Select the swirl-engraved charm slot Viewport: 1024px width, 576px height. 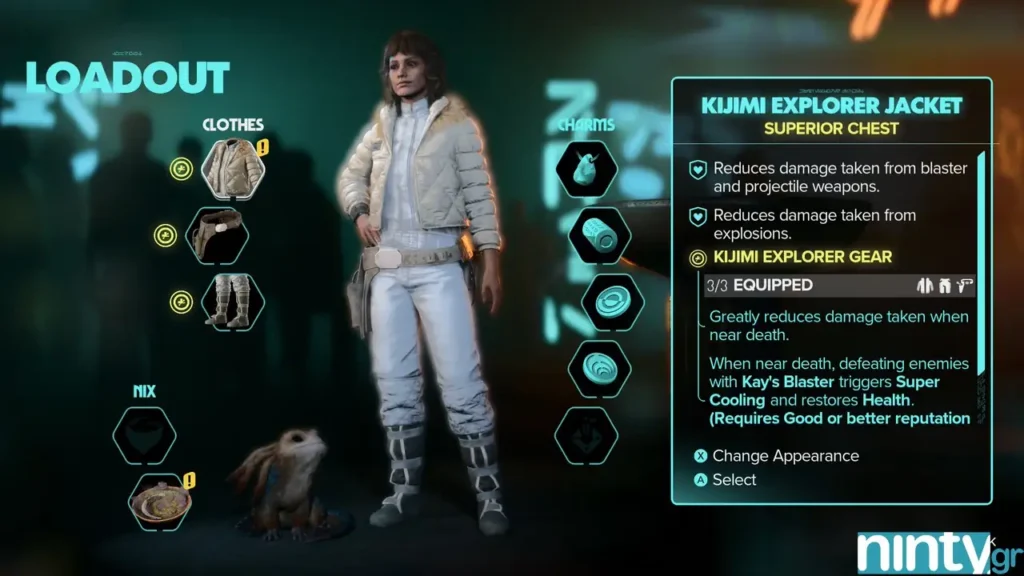point(599,368)
